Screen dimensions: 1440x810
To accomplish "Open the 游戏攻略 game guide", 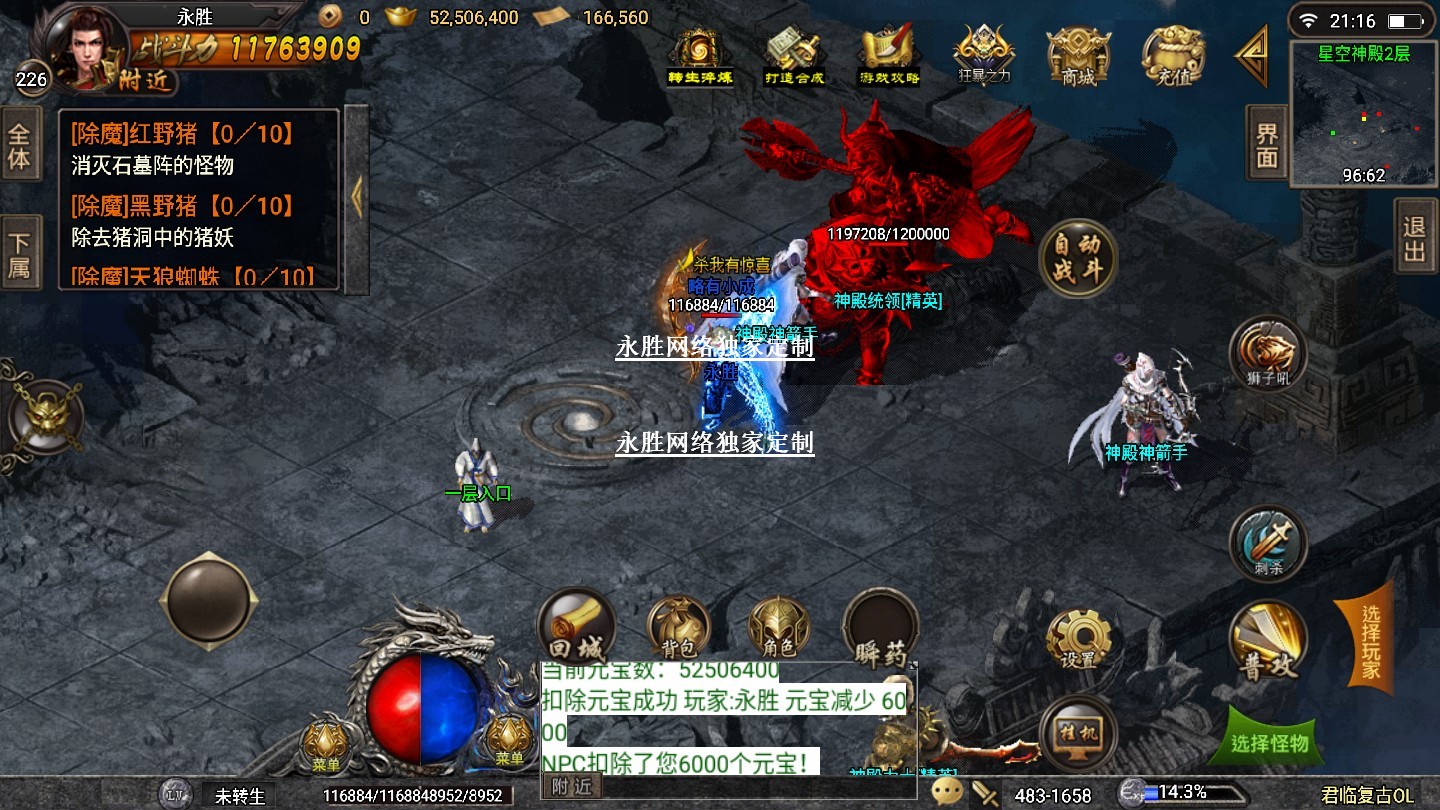I will pyautogui.click(x=889, y=56).
